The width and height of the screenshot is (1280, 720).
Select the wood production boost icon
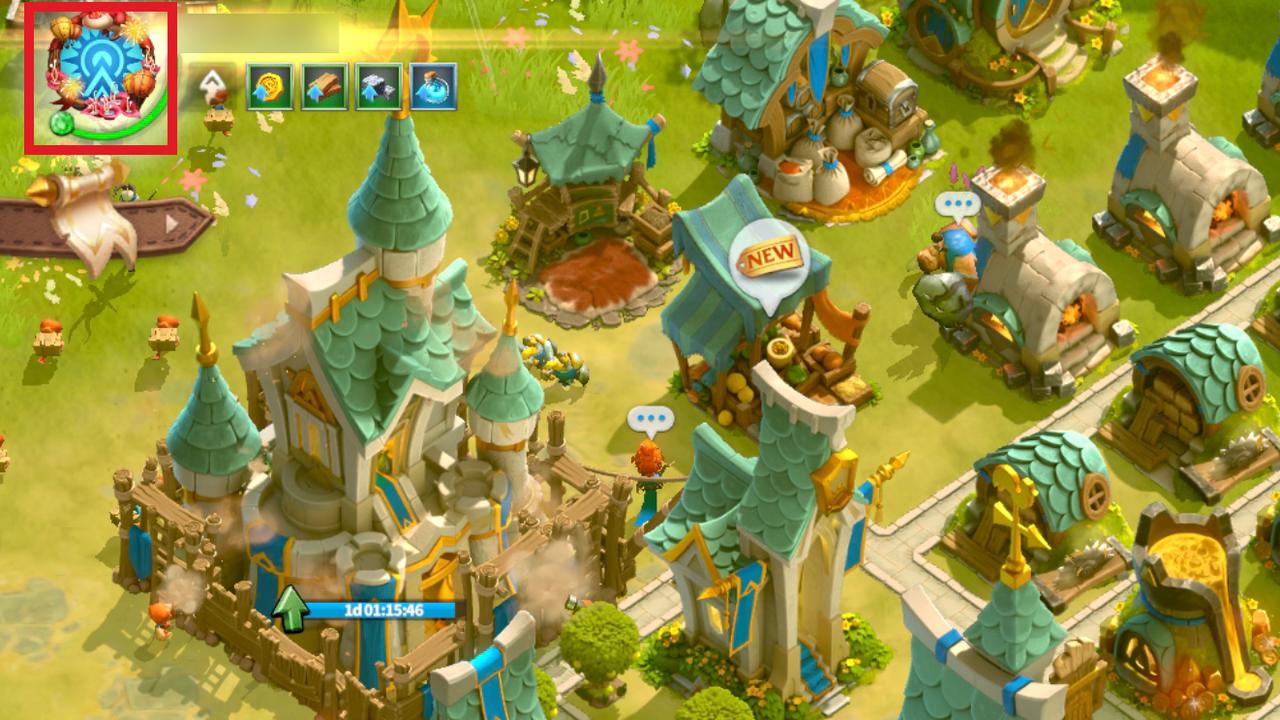[x=324, y=87]
